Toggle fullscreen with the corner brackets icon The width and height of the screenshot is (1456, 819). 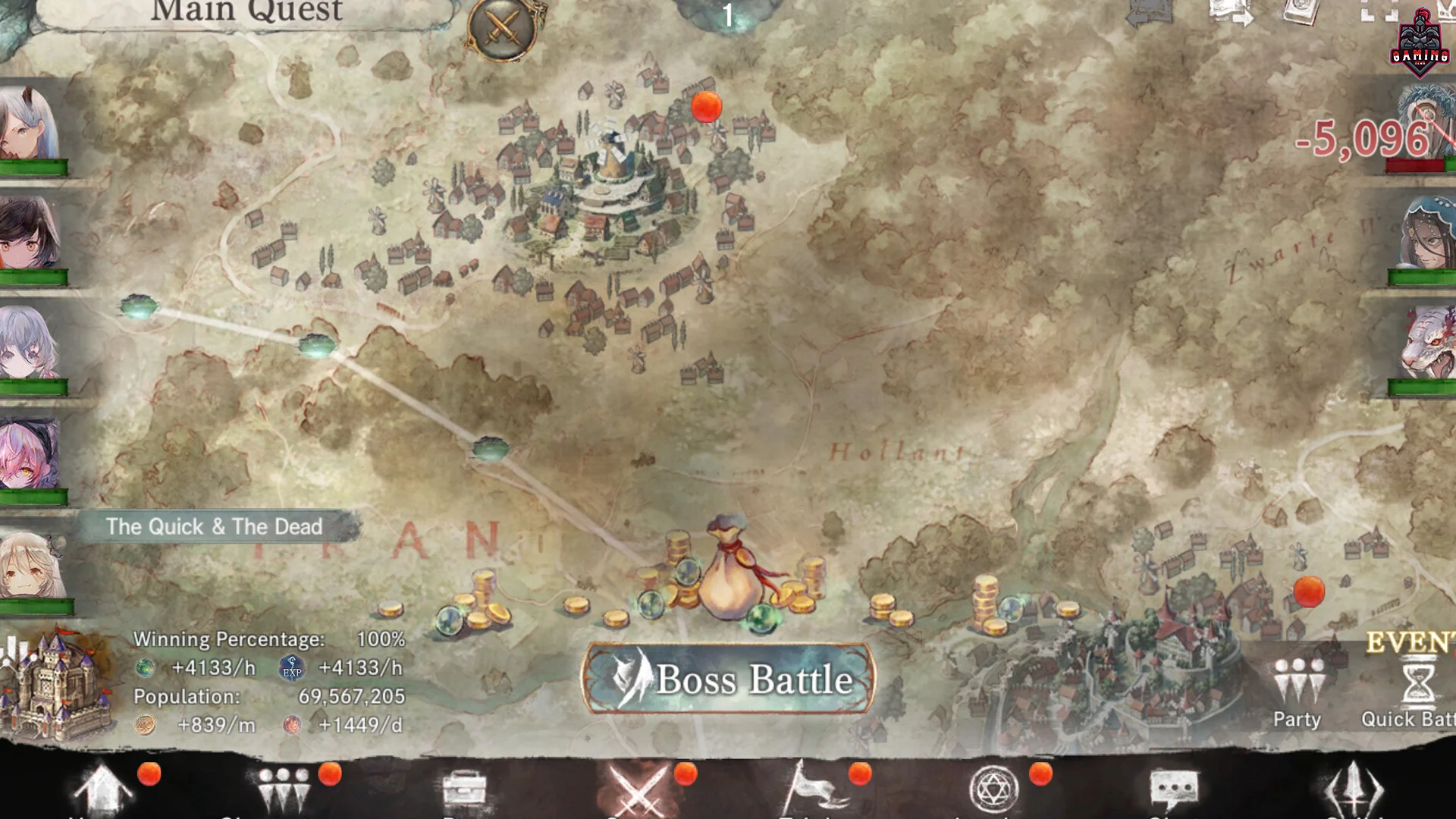pyautogui.click(x=1379, y=11)
